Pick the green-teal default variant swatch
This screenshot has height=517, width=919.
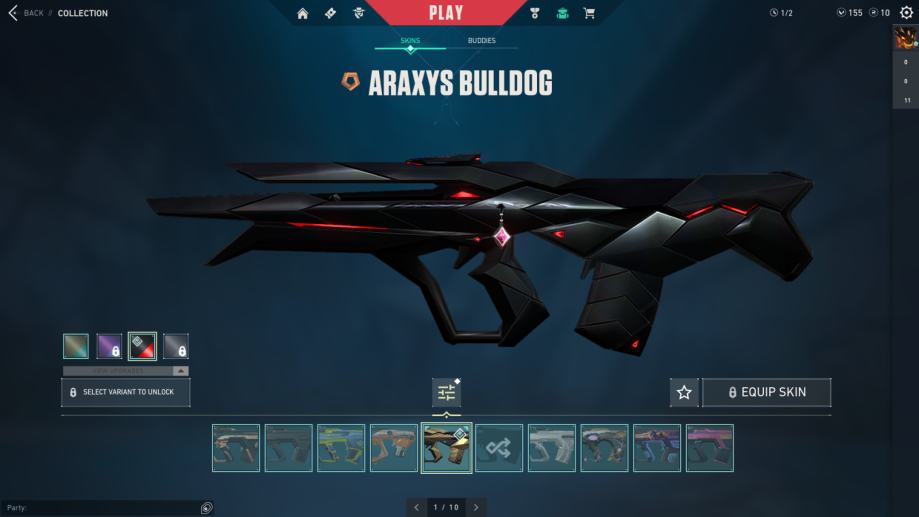click(x=76, y=346)
